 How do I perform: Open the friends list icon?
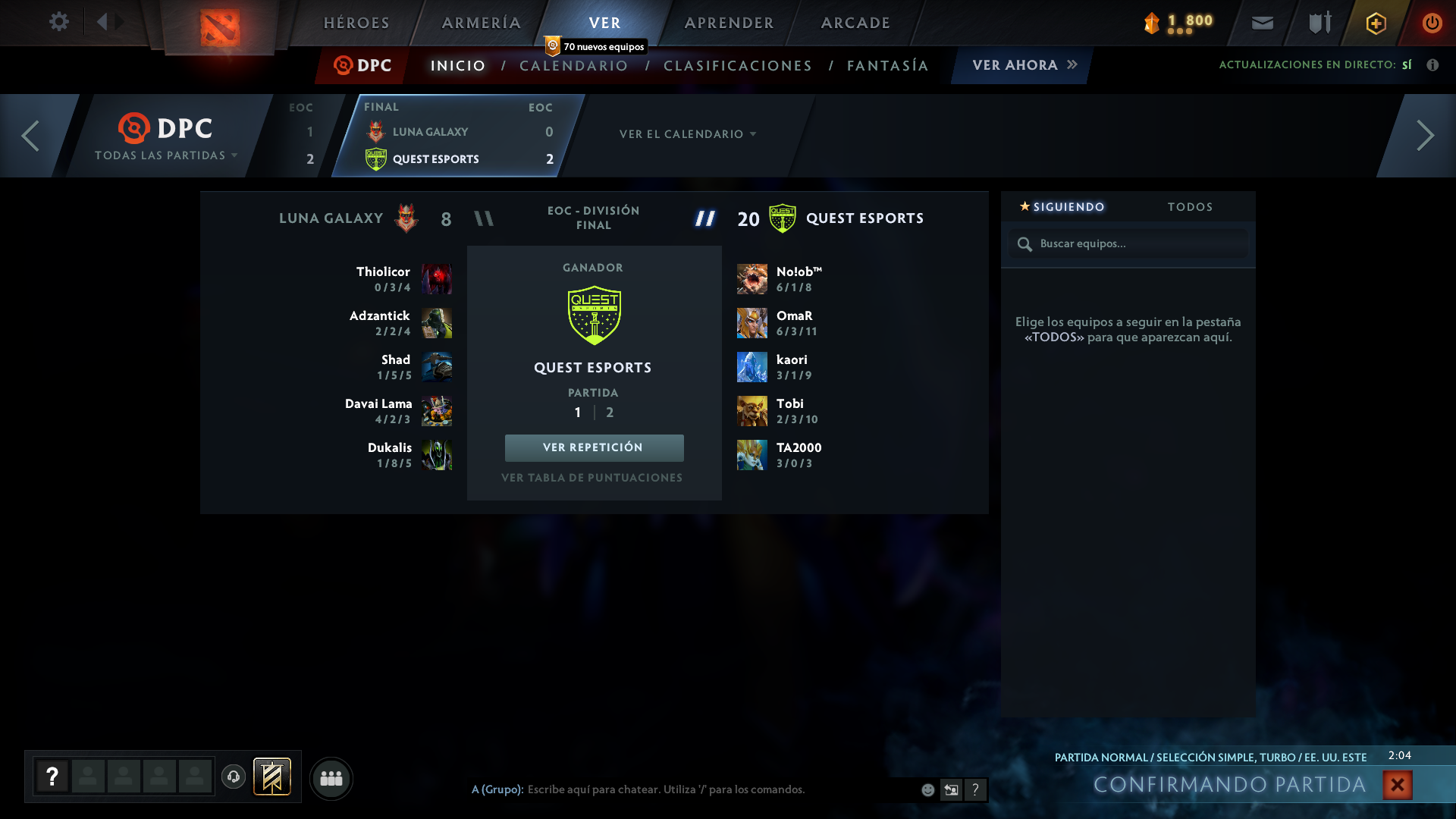pos(331,778)
